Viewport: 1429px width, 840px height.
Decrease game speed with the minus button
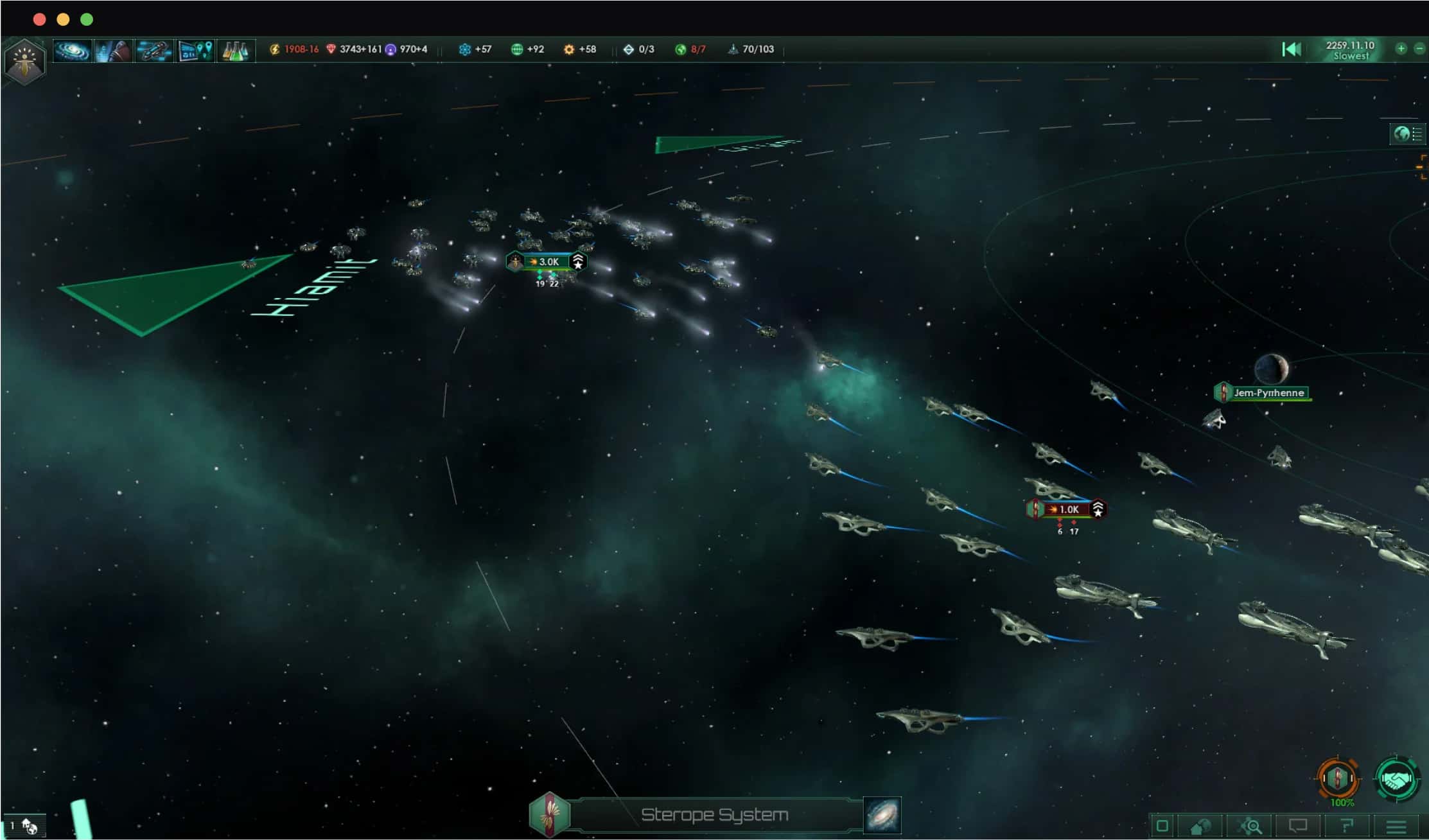[1419, 49]
